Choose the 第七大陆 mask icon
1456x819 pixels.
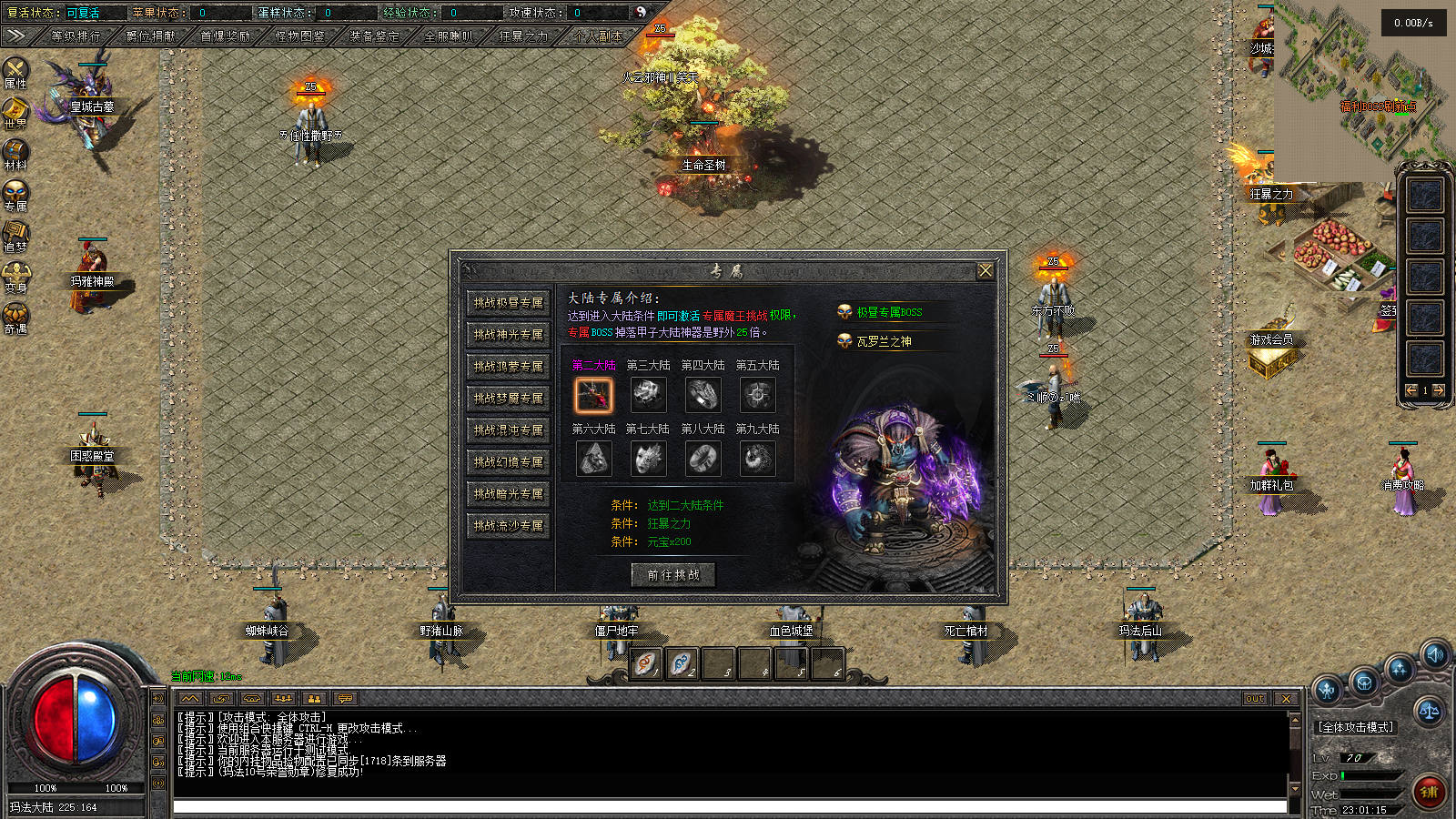tap(648, 459)
